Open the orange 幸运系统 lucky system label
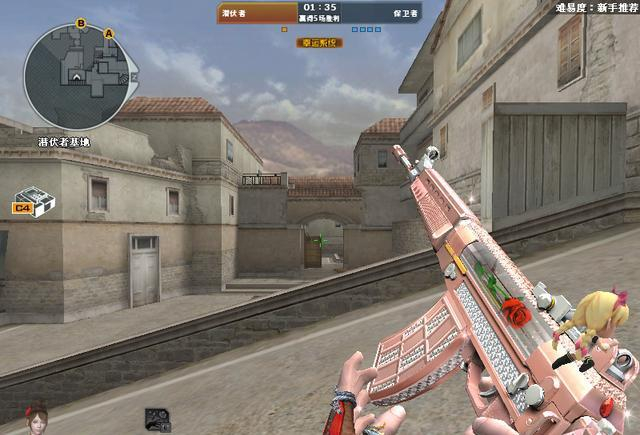This screenshot has height=435, width=640. click(319, 43)
